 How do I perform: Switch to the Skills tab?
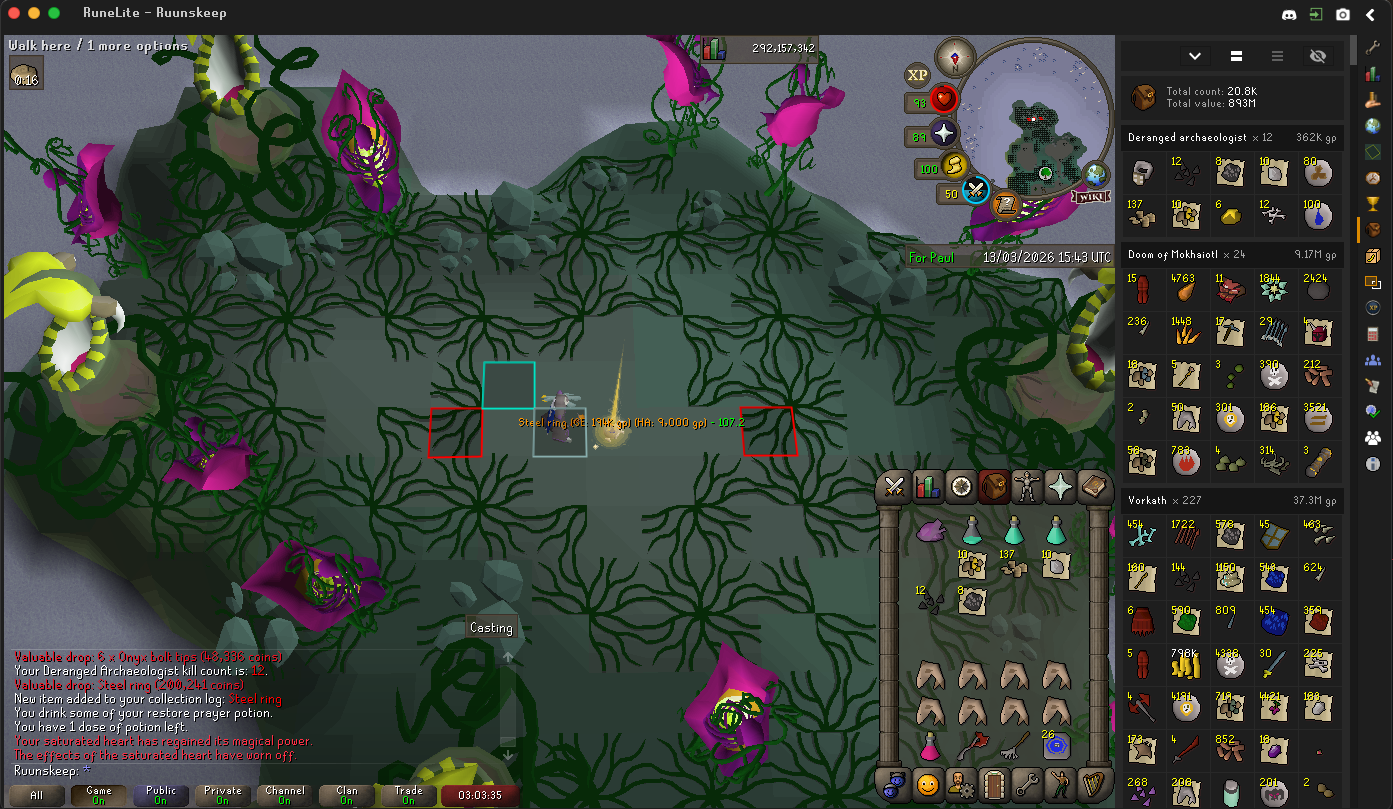tap(928, 487)
